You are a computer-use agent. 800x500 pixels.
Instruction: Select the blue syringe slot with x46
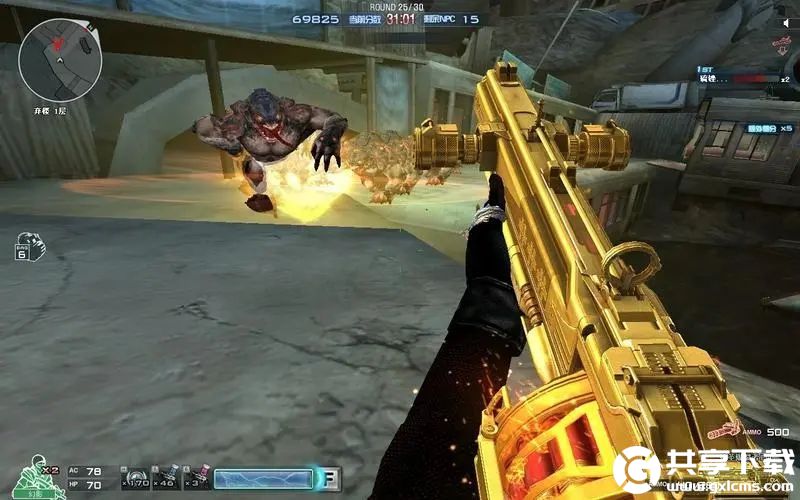167,477
